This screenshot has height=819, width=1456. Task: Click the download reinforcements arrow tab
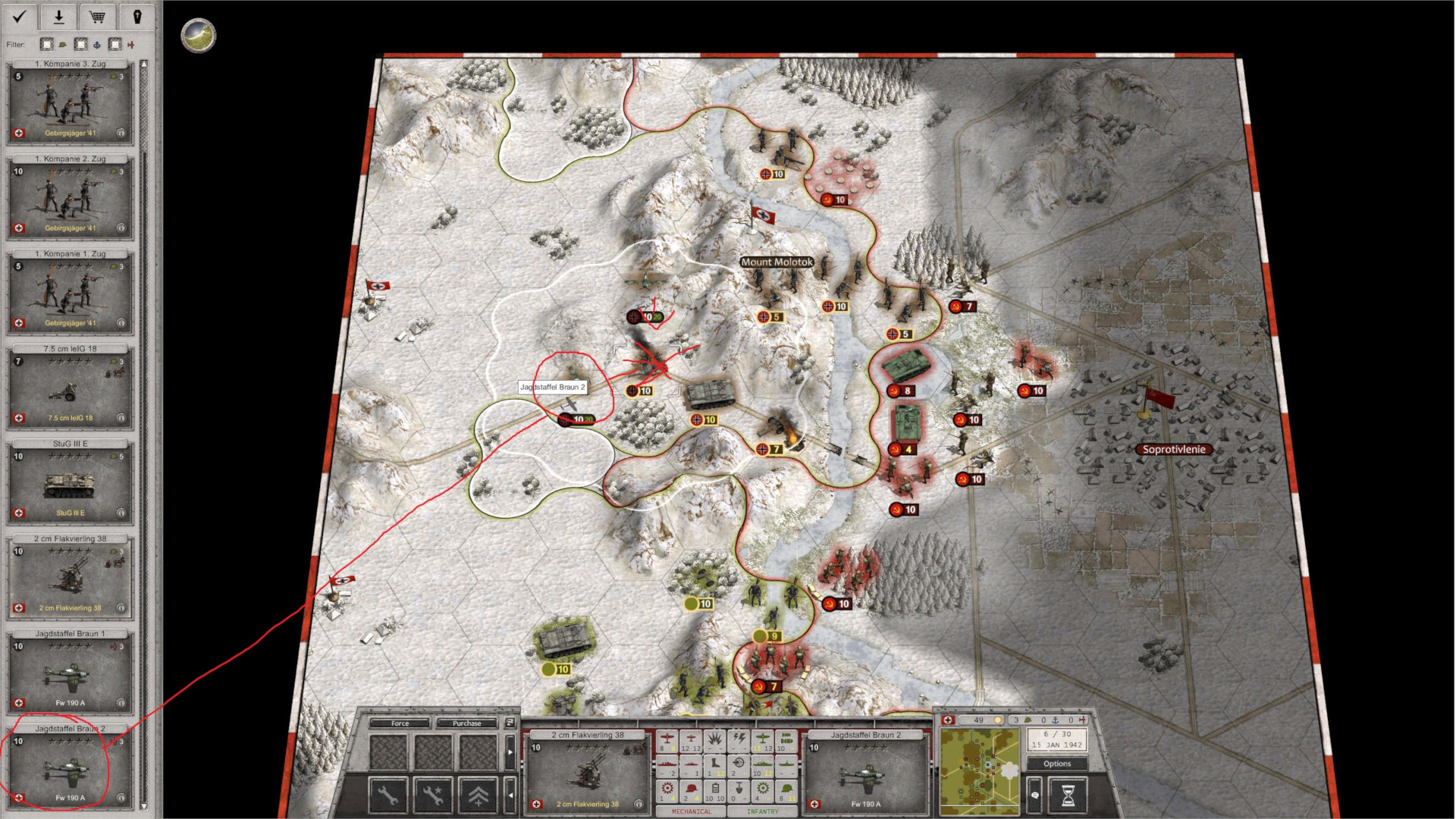[58, 16]
